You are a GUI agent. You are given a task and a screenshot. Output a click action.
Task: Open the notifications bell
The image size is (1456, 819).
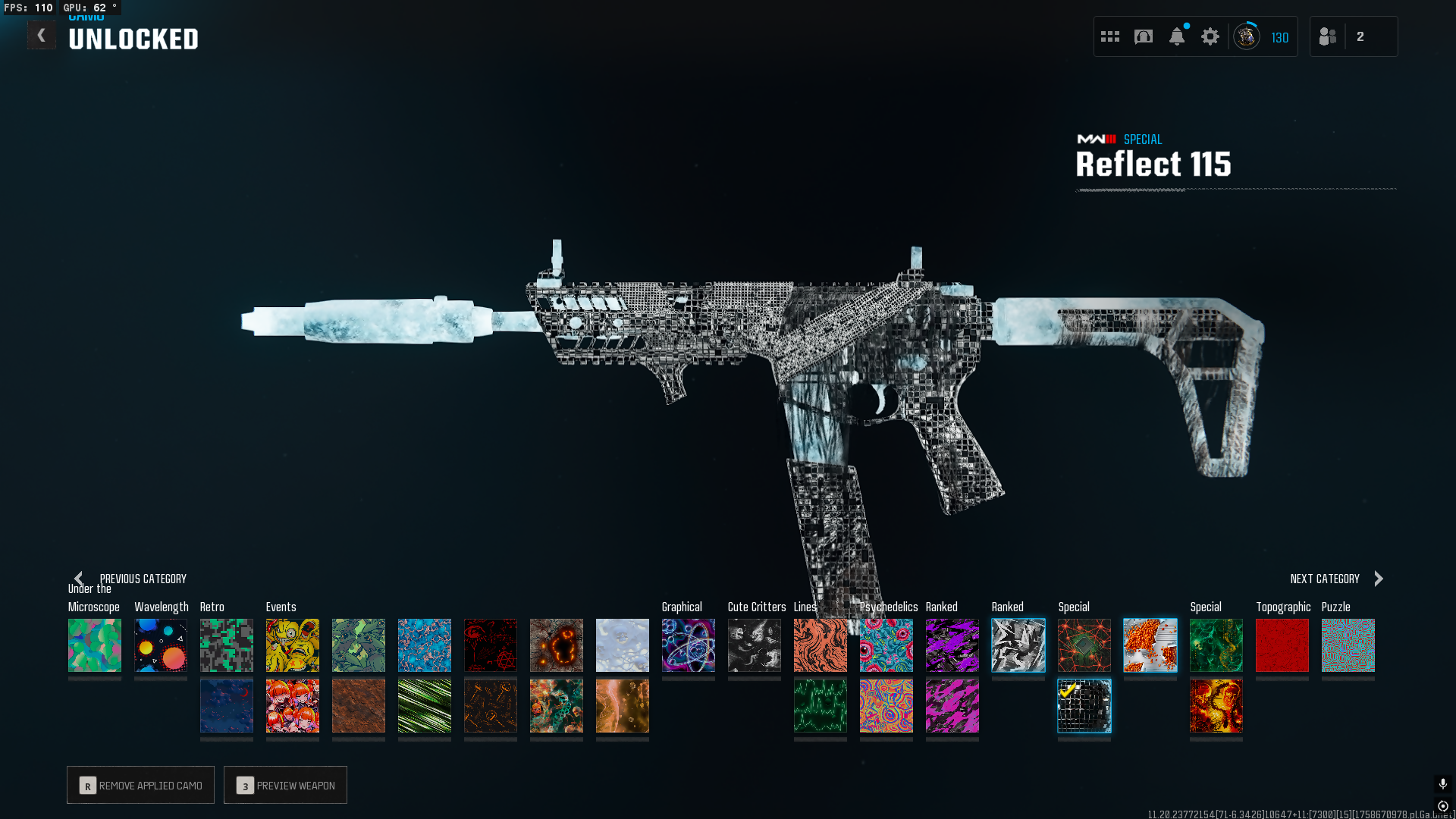coord(1177,36)
